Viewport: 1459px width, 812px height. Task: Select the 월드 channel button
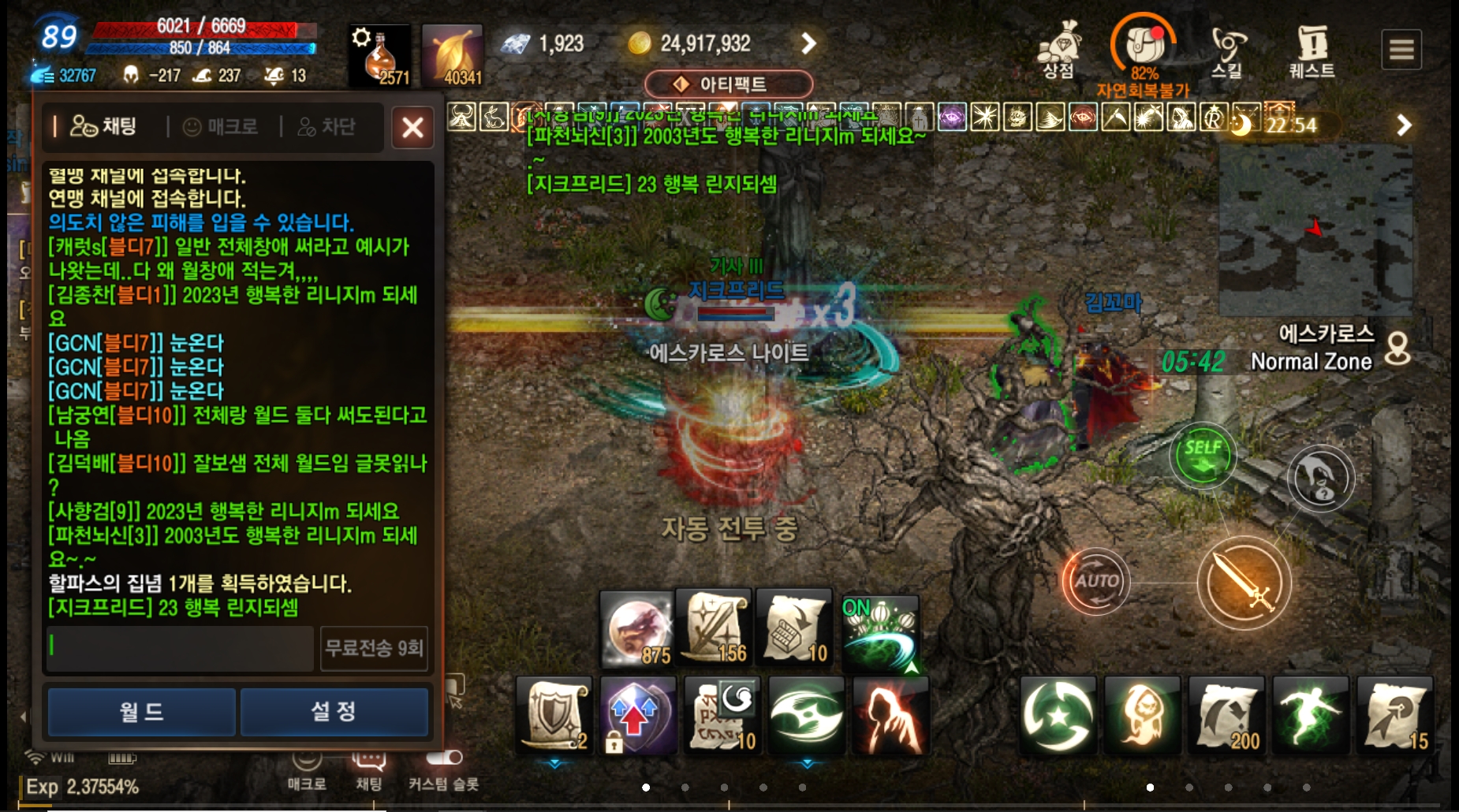142,712
